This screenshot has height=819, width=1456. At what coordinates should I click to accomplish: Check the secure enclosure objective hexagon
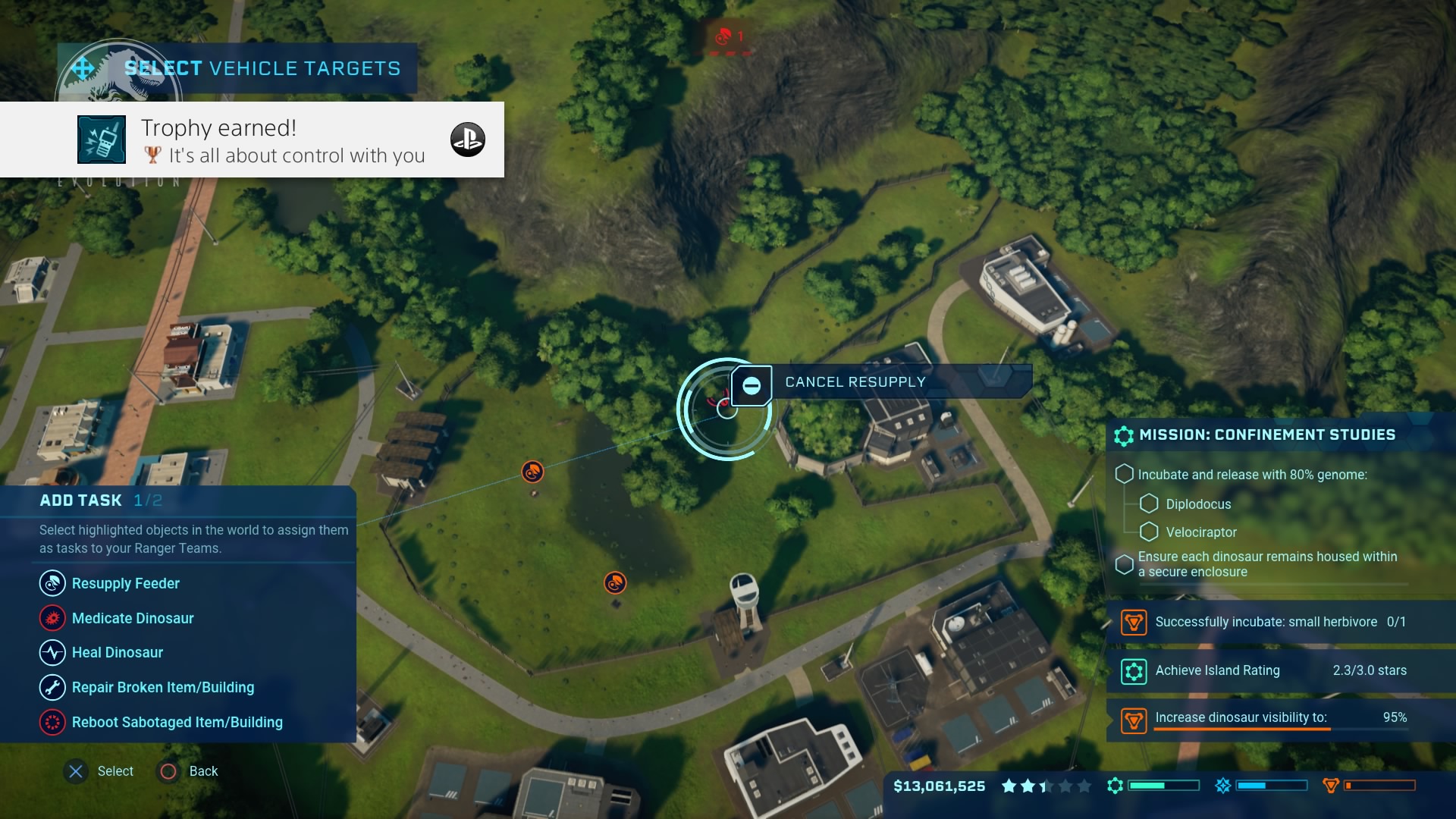click(1123, 563)
